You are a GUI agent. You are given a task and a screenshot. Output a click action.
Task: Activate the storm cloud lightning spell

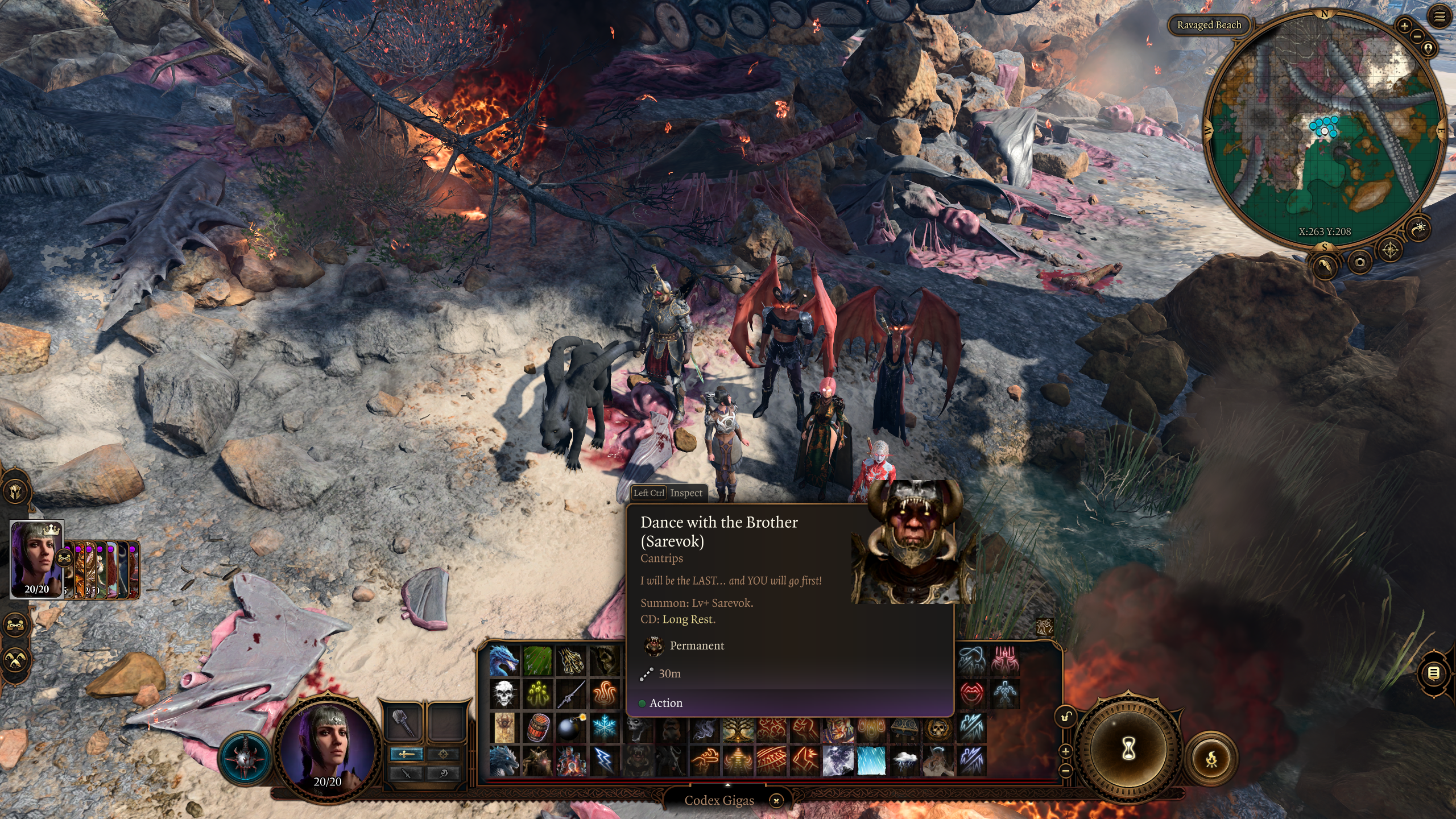tap(905, 760)
